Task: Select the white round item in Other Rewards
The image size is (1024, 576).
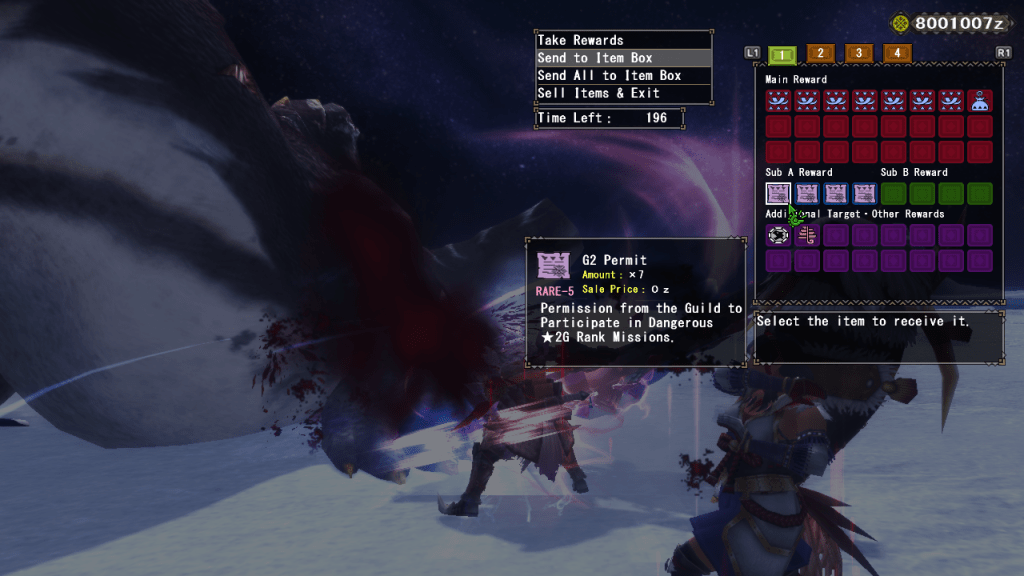Action: click(x=778, y=235)
